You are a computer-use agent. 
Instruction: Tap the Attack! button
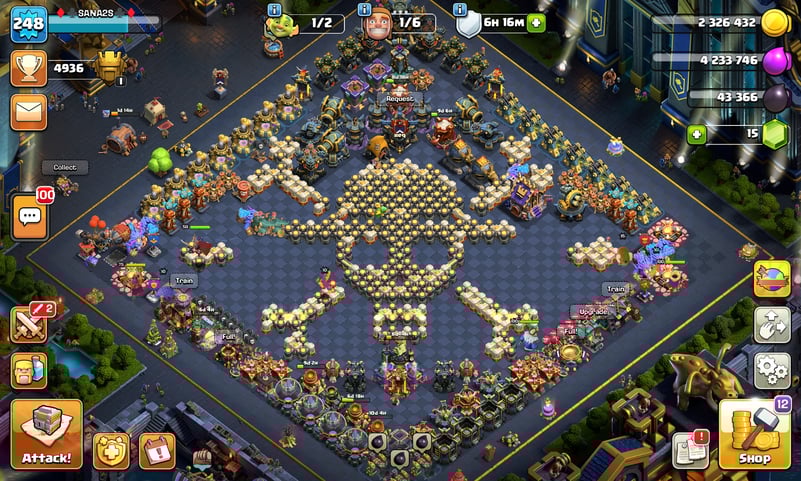tap(46, 434)
